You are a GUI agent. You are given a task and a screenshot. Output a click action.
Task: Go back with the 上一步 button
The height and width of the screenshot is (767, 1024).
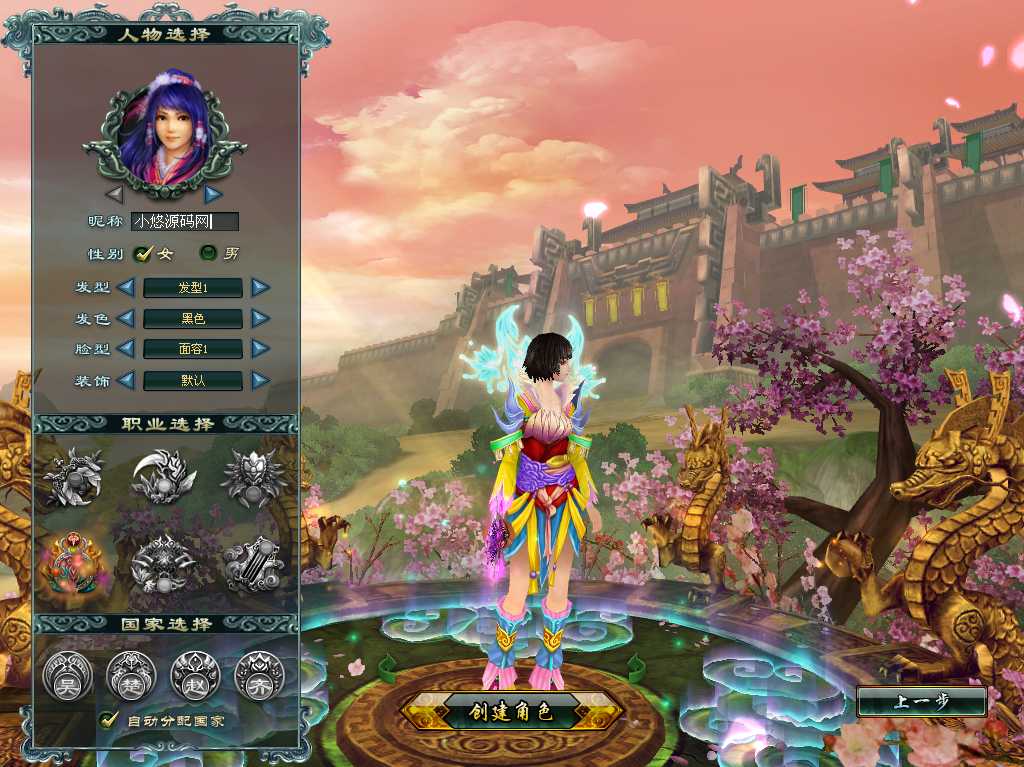921,701
